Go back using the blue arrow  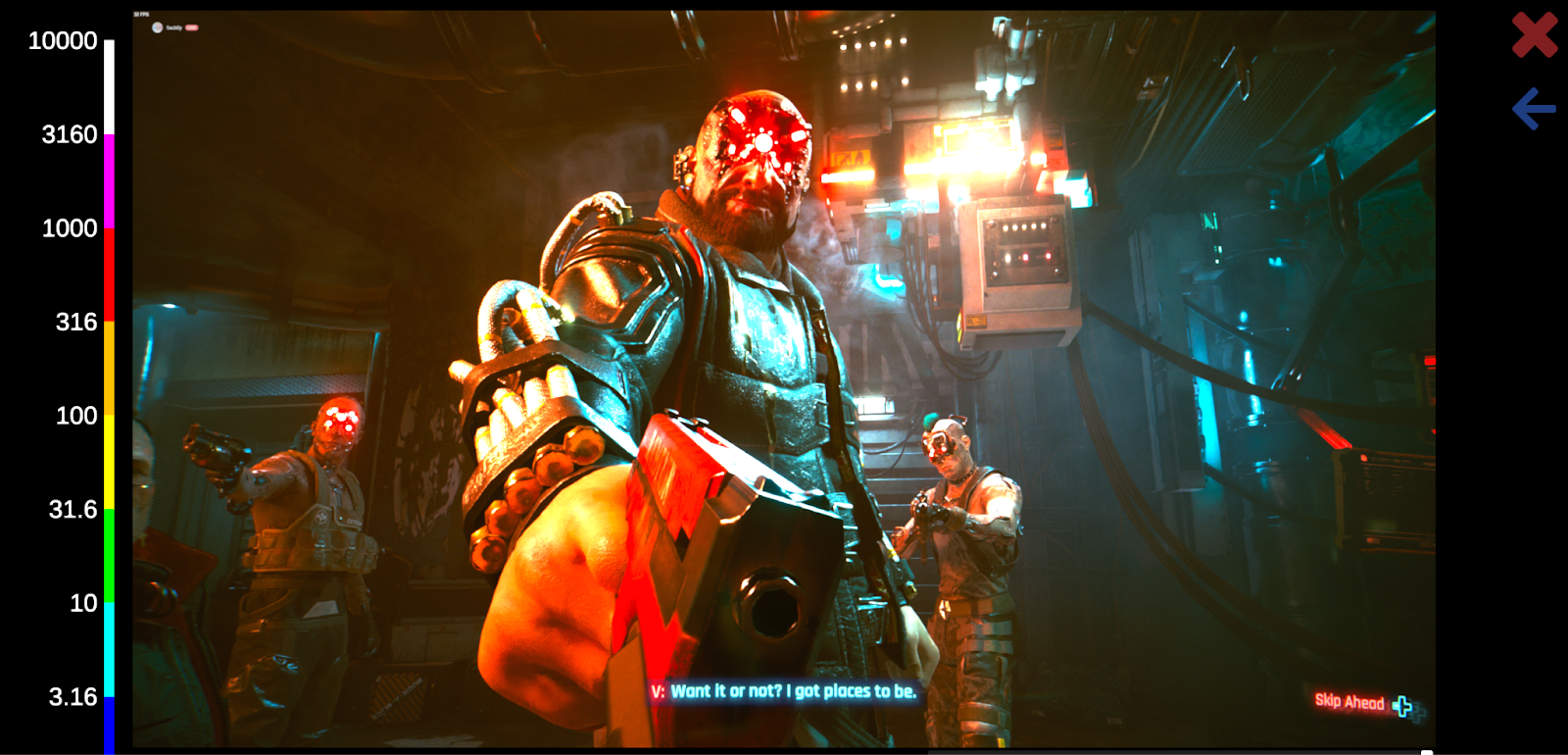tap(1534, 109)
